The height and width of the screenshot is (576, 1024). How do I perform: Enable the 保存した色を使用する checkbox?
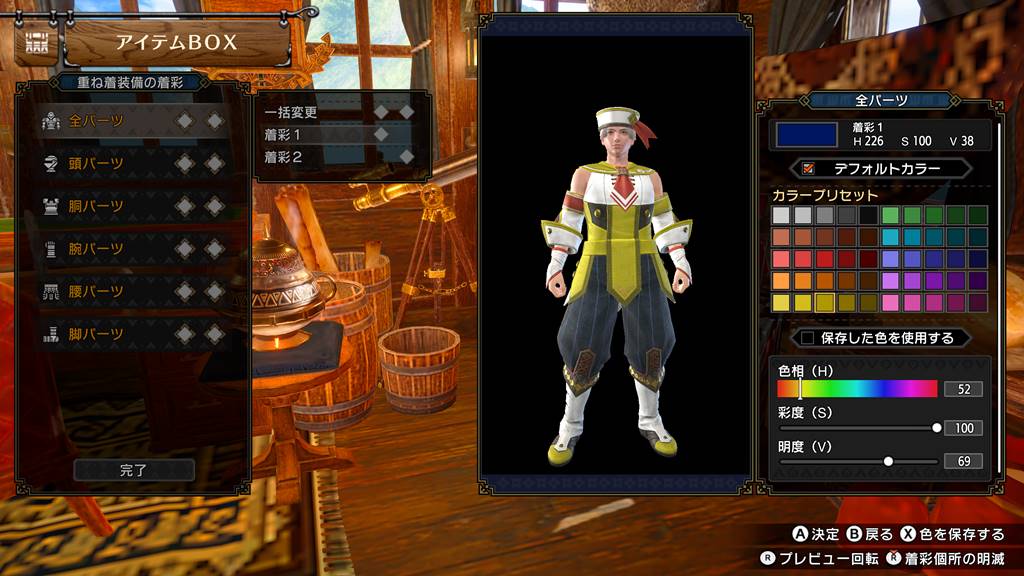pos(808,338)
